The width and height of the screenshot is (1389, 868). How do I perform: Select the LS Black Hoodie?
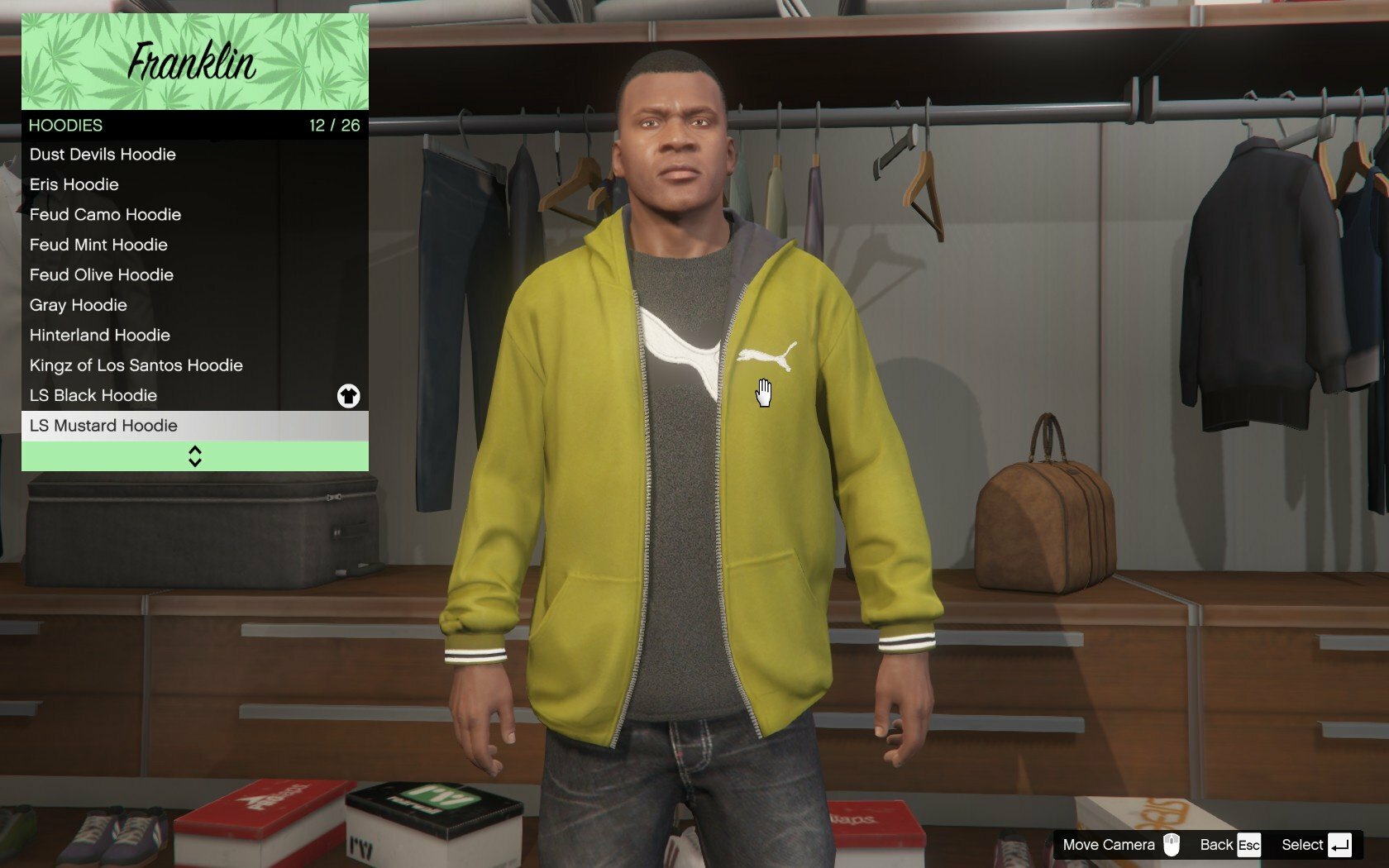point(93,396)
